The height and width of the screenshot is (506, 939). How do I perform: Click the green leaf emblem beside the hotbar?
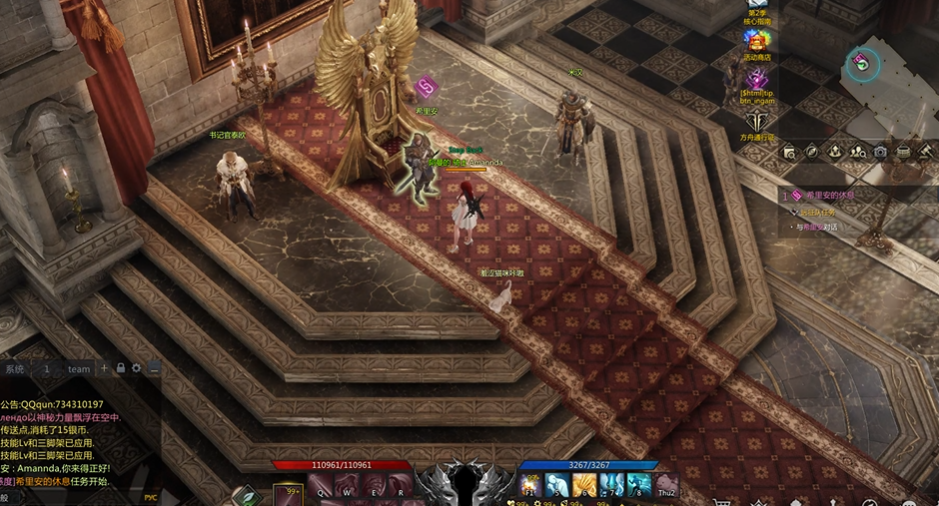coord(246,495)
